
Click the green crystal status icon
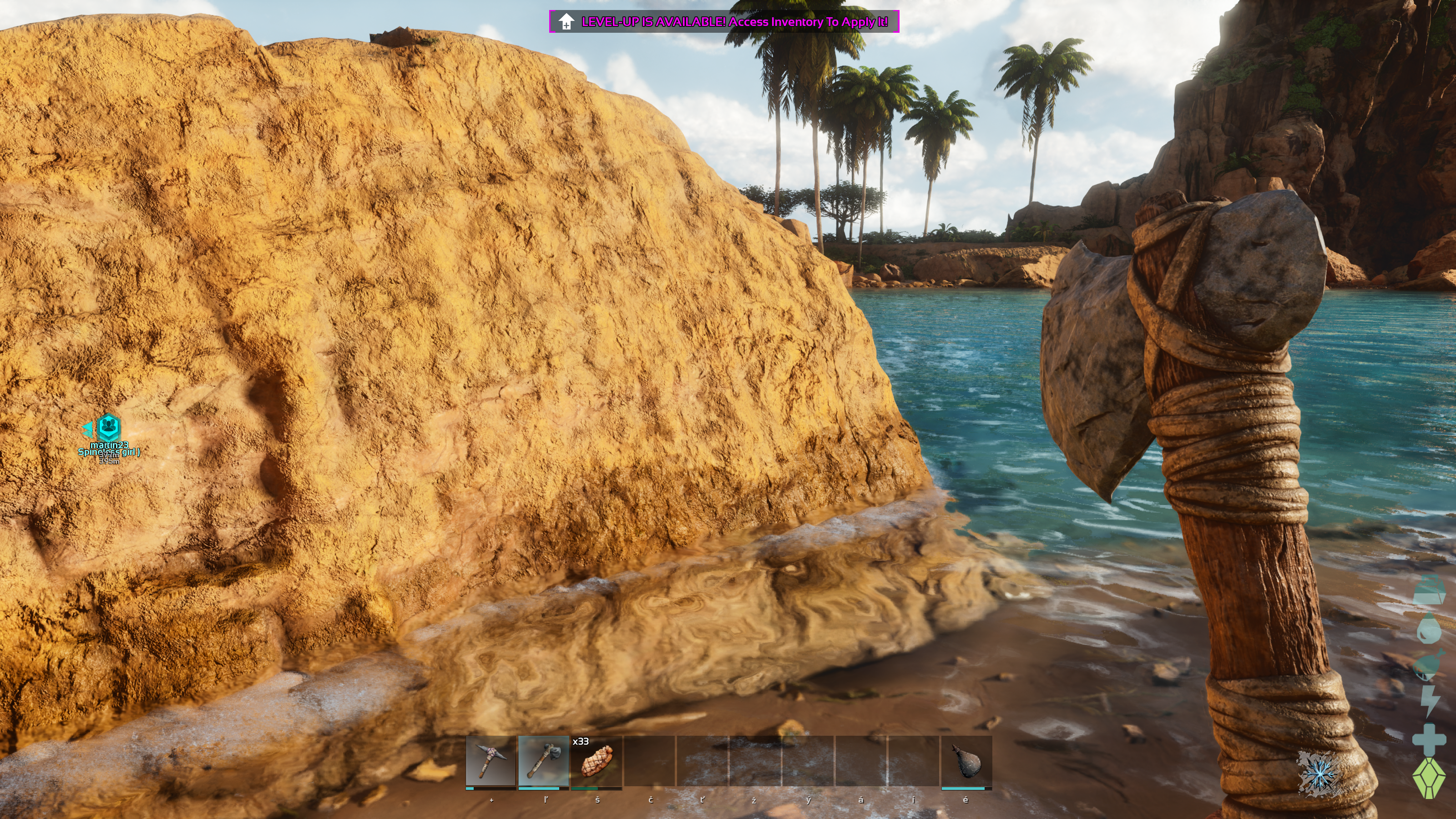tap(1430, 779)
